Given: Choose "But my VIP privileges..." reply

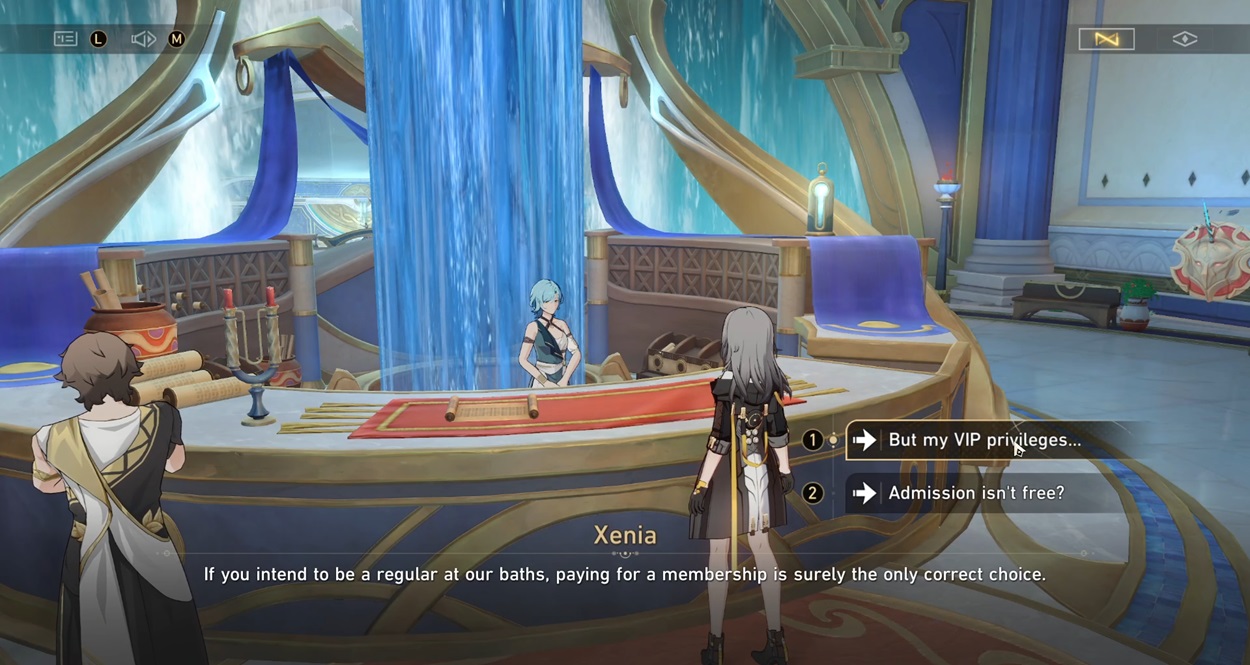Looking at the screenshot, I should tap(983, 440).
